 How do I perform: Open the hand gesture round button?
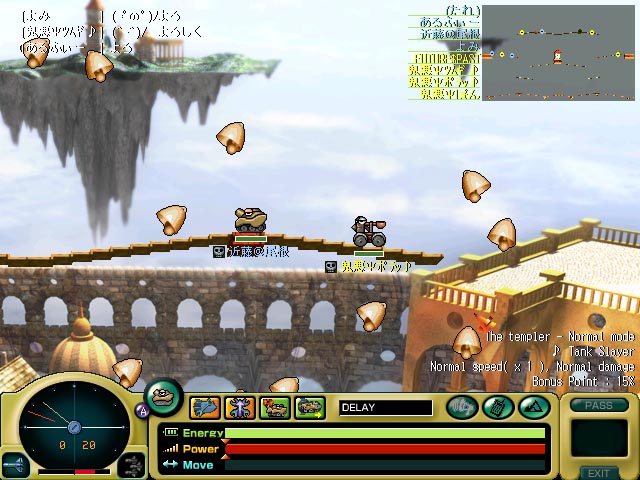(x=462, y=407)
